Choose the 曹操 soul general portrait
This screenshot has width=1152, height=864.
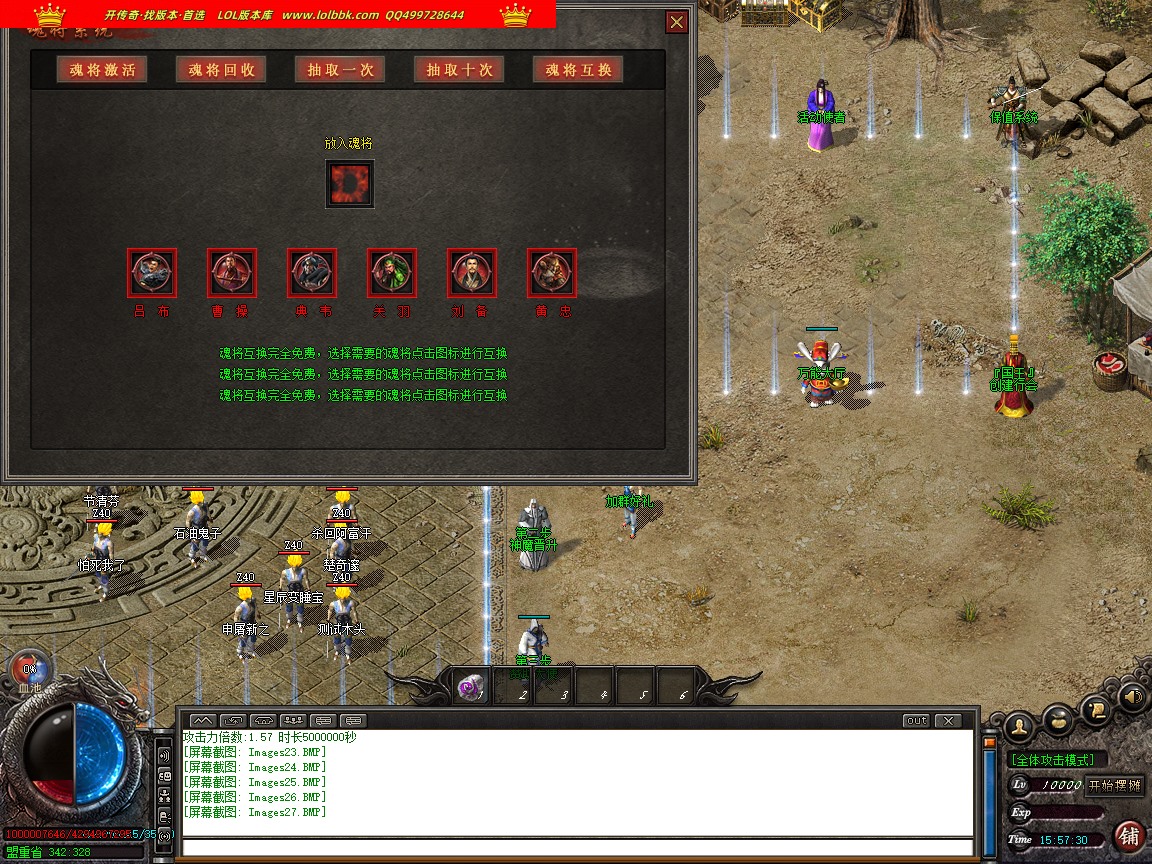coord(232,272)
